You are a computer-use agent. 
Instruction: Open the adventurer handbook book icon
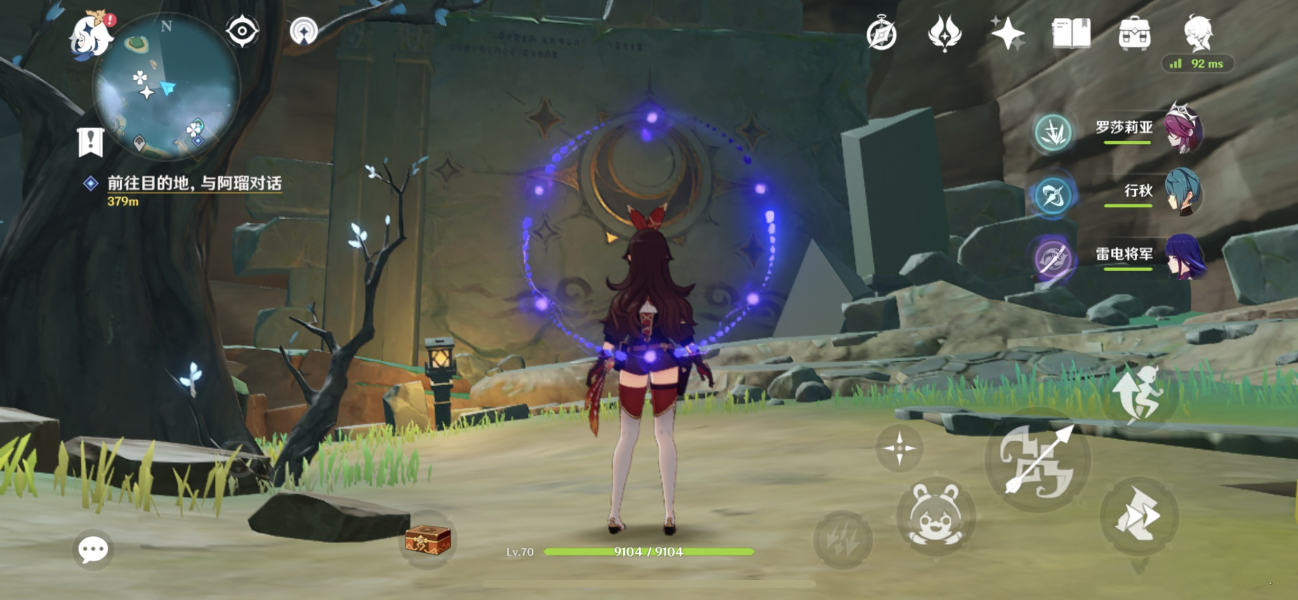(1071, 34)
